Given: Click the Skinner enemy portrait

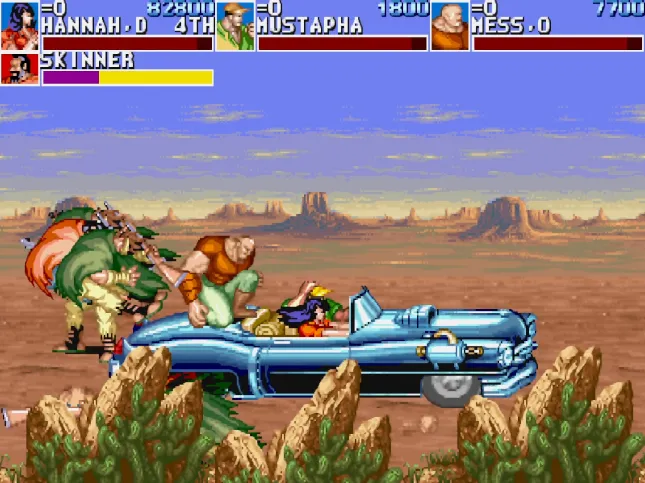Looking at the screenshot, I should click(19, 69).
